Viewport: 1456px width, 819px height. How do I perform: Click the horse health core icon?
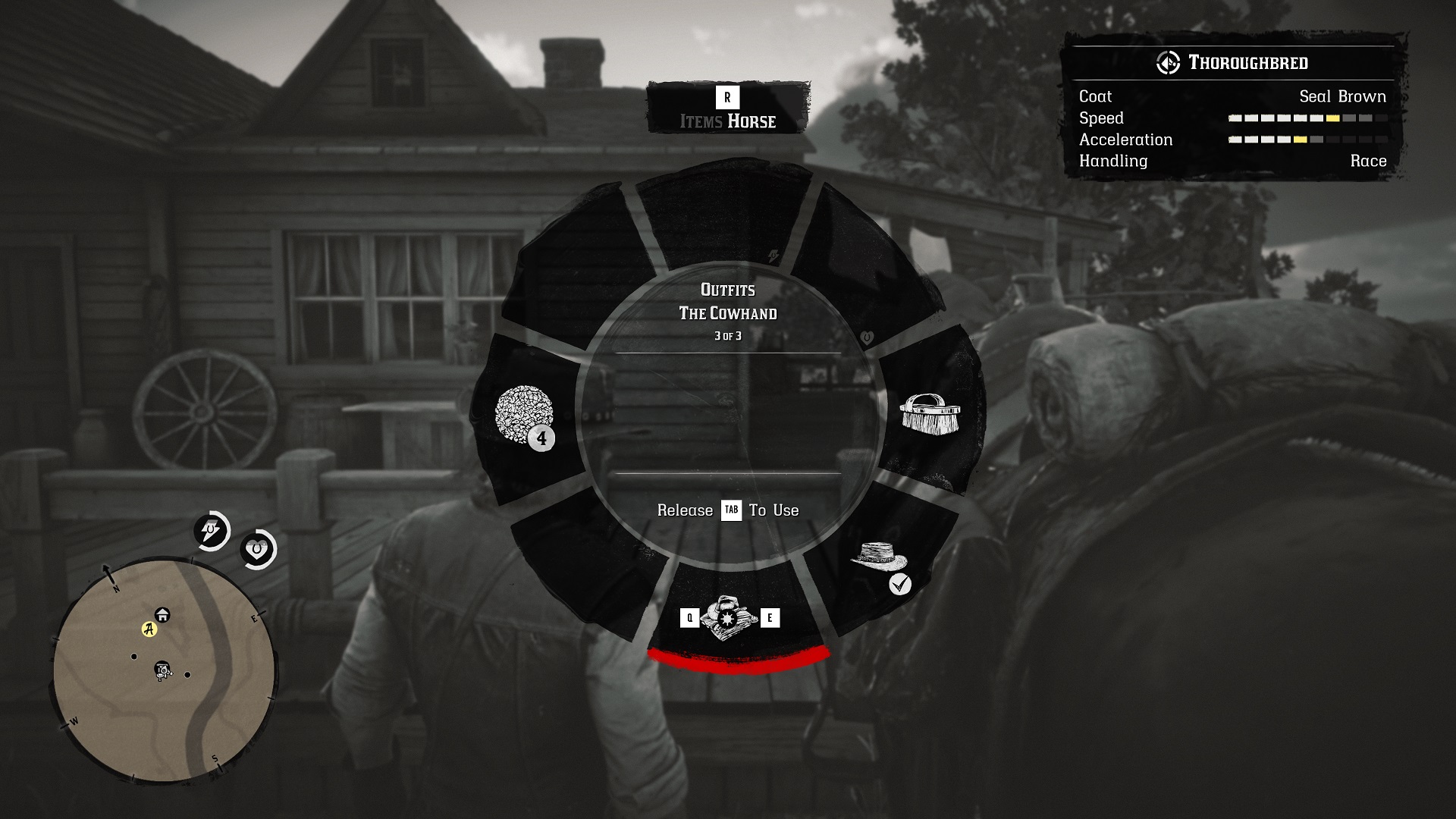pyautogui.click(x=258, y=549)
